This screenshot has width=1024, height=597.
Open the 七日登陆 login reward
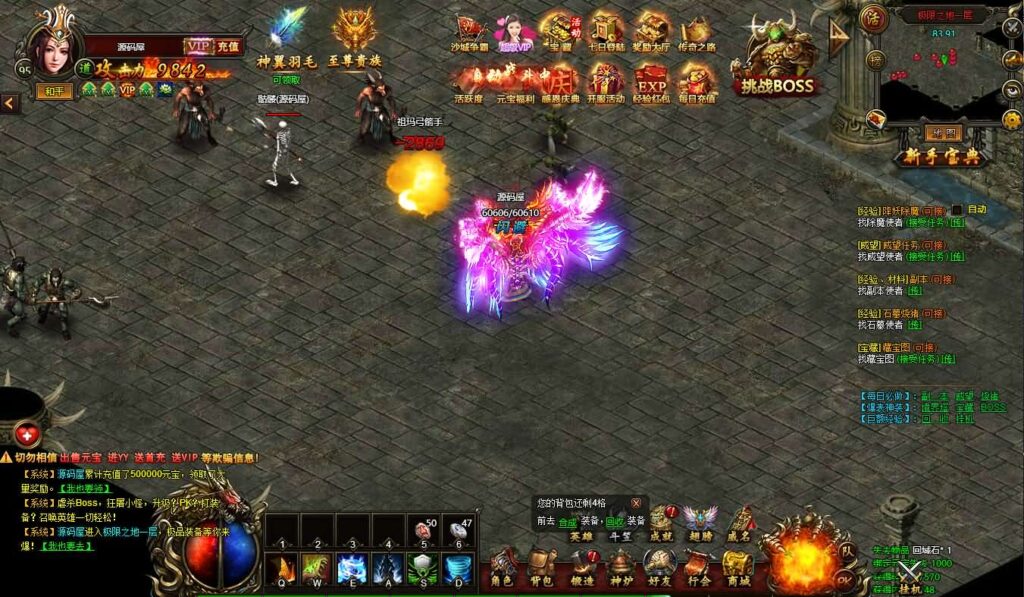pos(606,31)
